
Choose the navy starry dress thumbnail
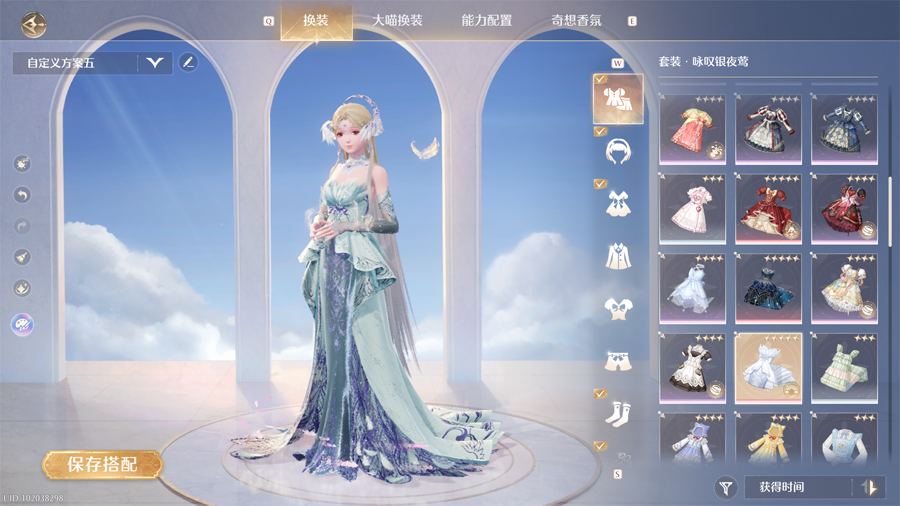tap(768, 288)
